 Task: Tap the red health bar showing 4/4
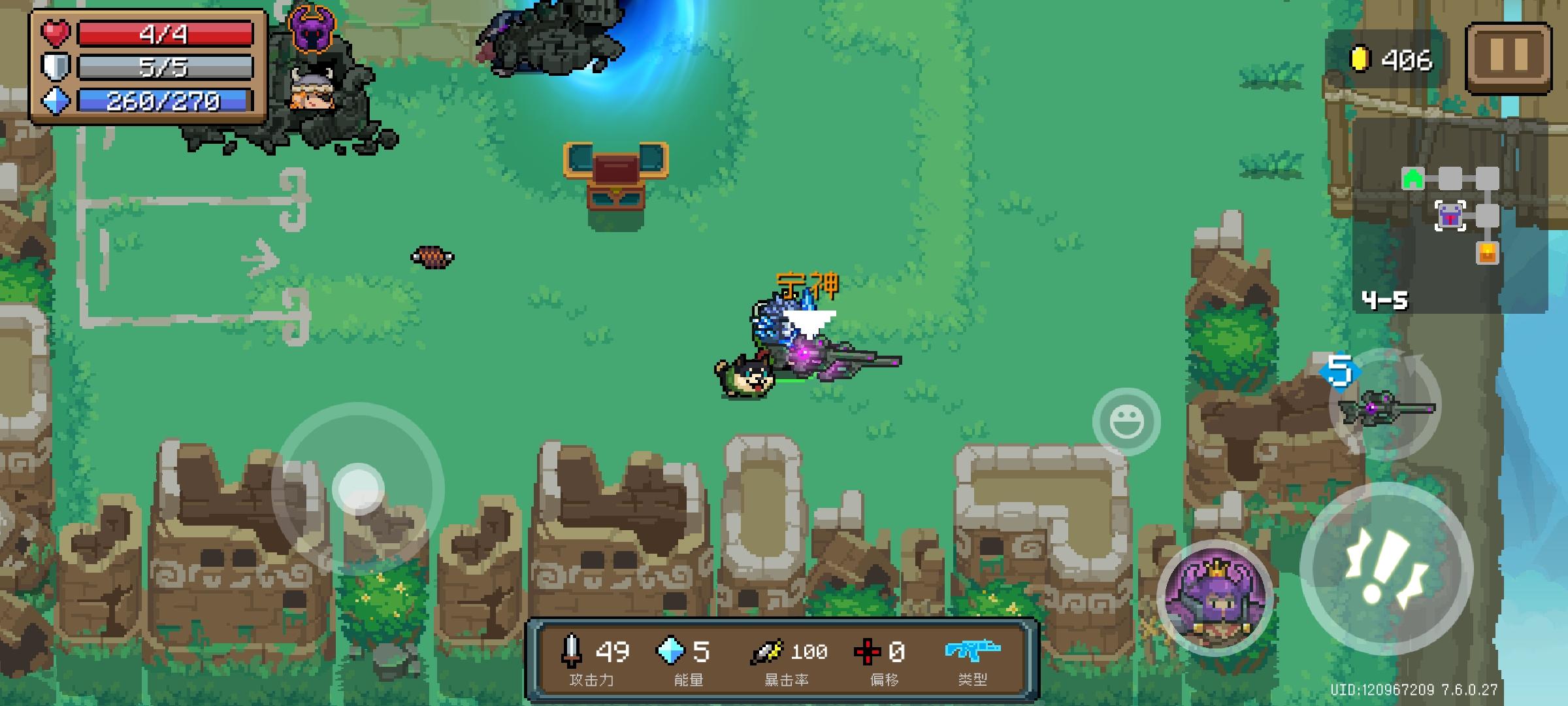coord(163,34)
